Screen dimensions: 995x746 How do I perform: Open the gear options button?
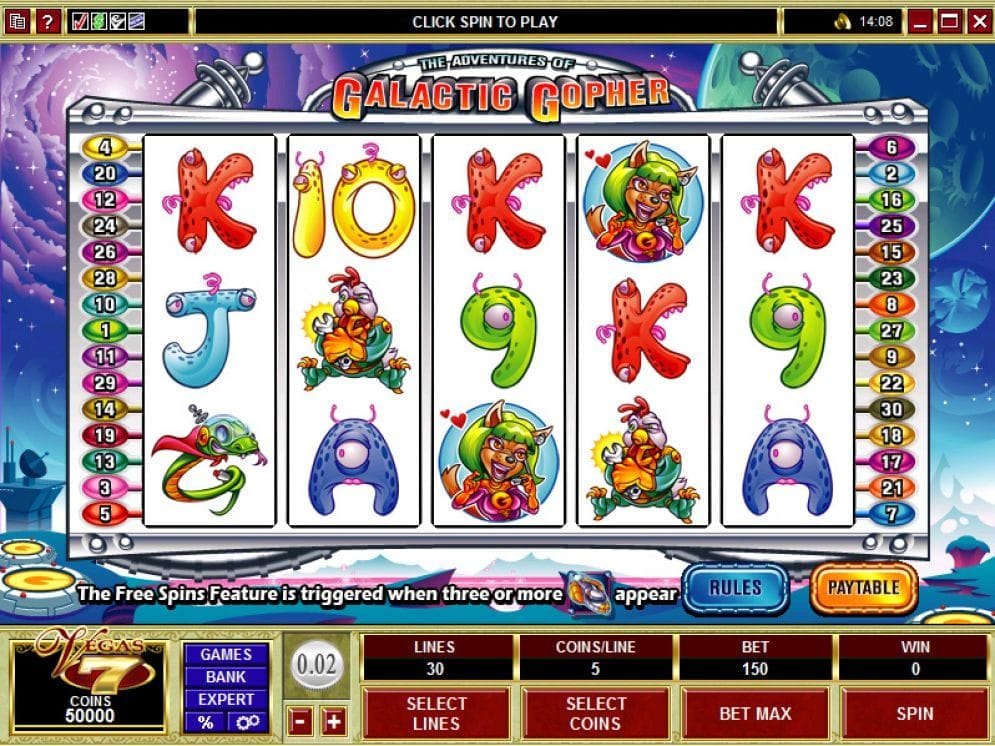247,722
